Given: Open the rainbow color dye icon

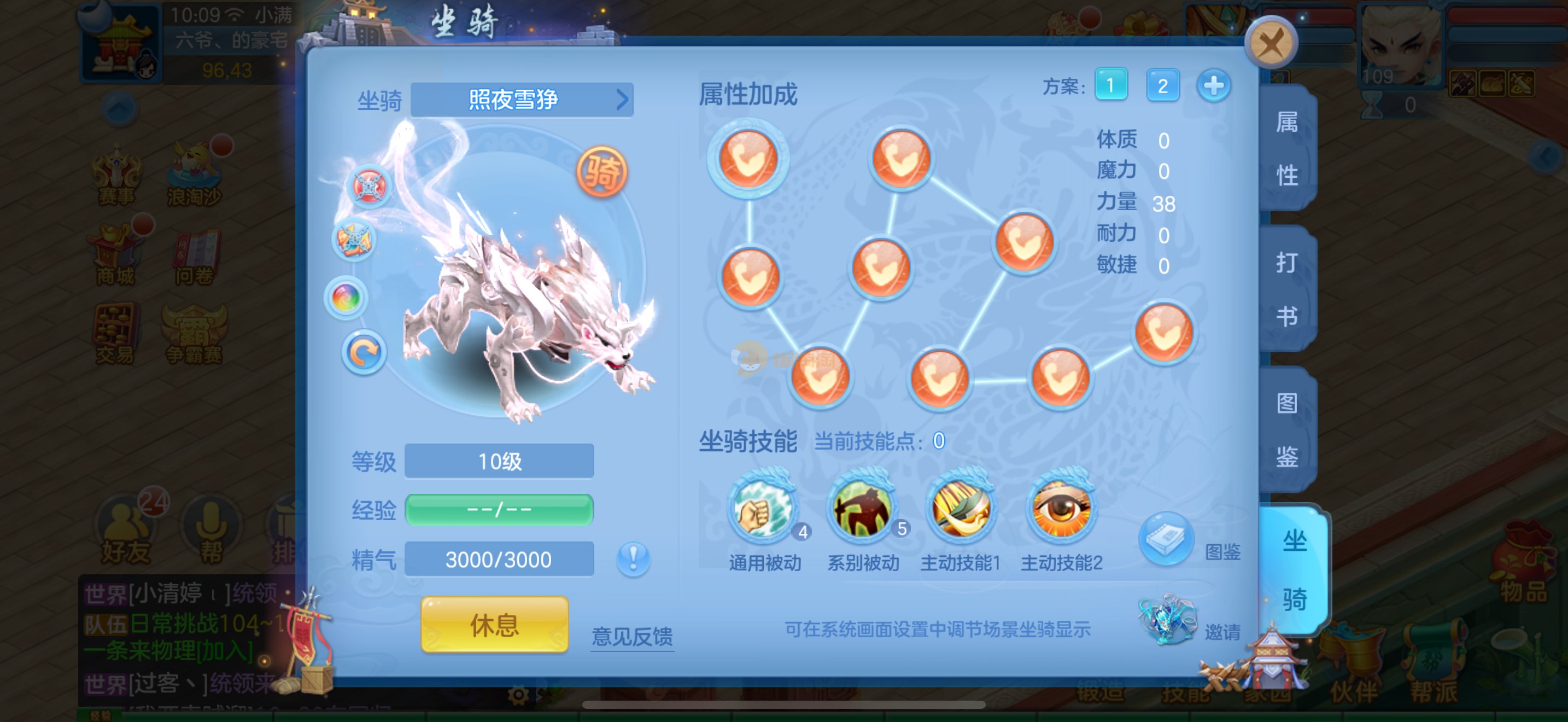Looking at the screenshot, I should (x=346, y=298).
